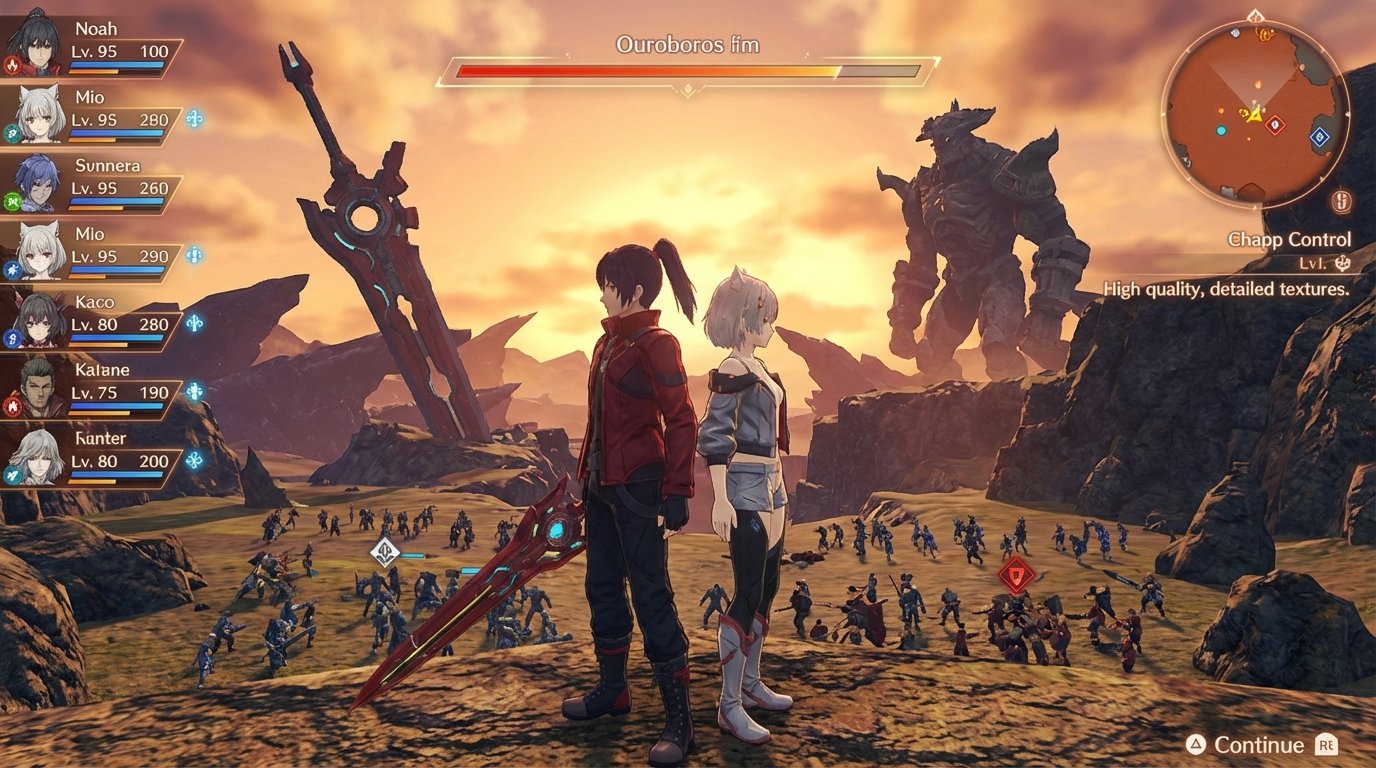Screen dimensions: 1376x768
Task: Click the red enemy diamond marker on minimap
Action: click(1275, 123)
